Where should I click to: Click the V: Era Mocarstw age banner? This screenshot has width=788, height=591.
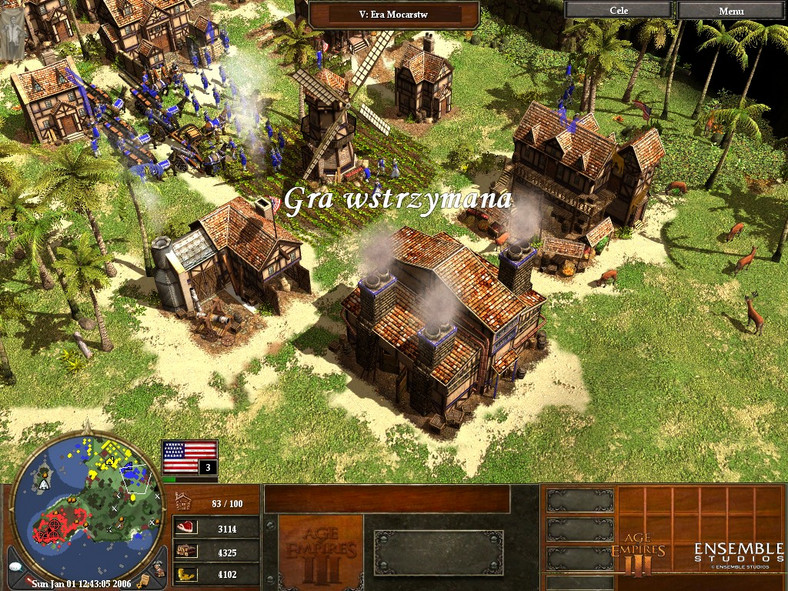[x=393, y=14]
